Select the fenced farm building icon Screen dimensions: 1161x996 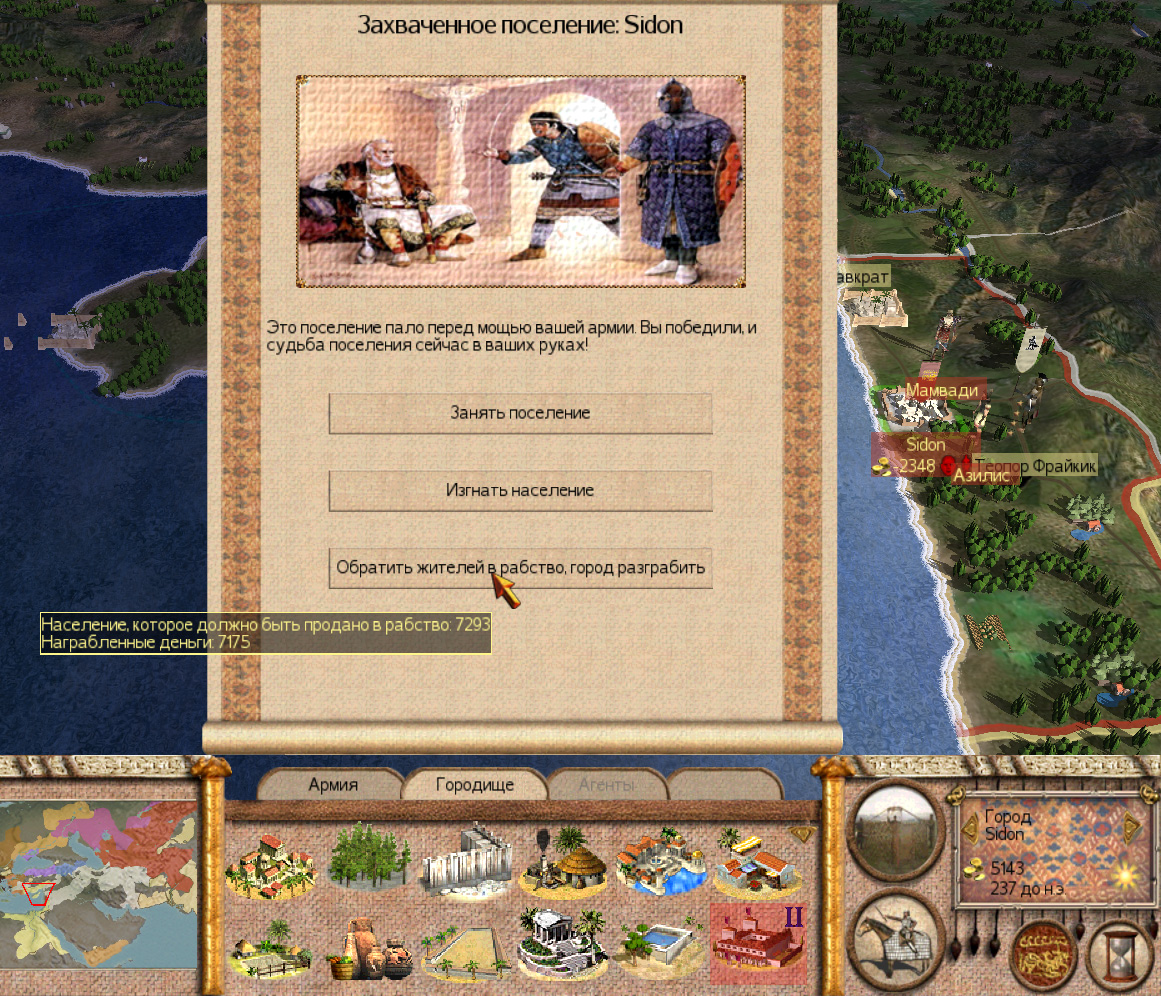tap(272, 946)
